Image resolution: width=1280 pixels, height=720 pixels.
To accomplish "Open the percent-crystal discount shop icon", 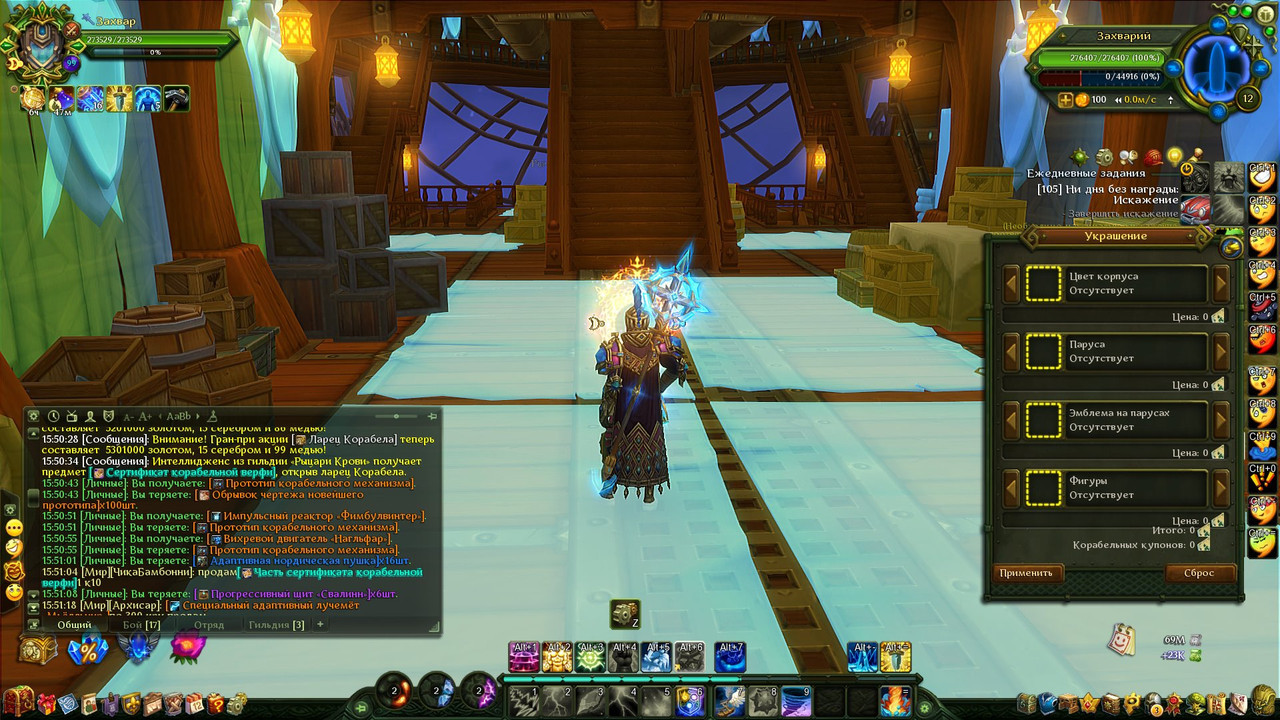I will [x=88, y=649].
